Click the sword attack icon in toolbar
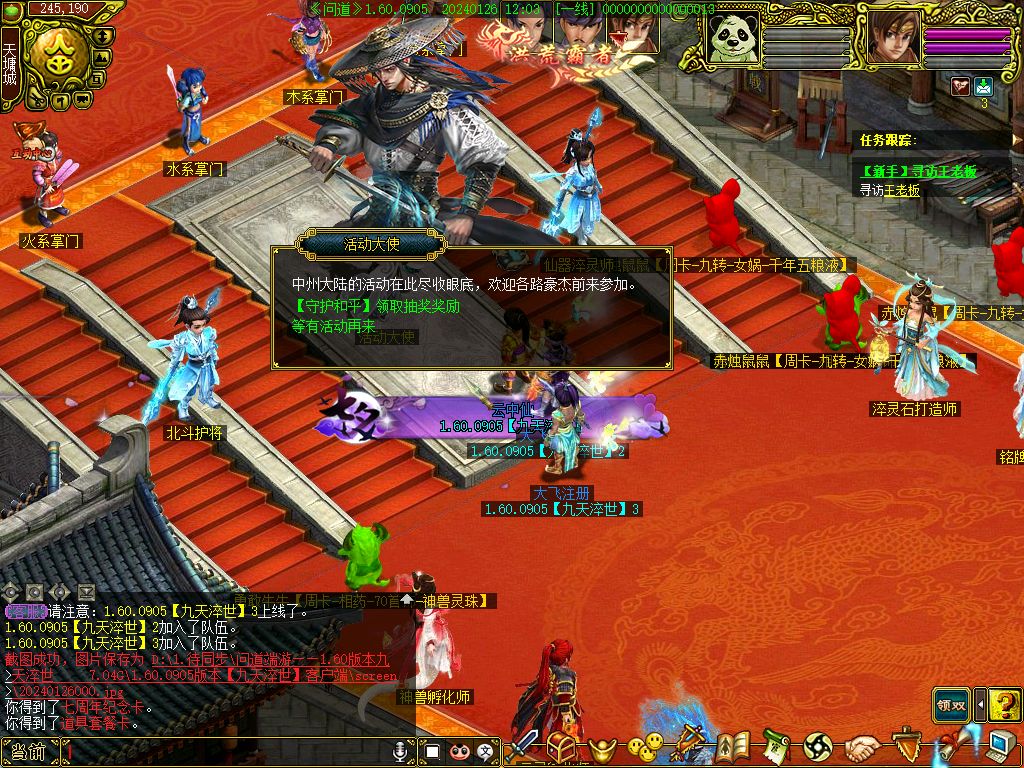 (x=525, y=747)
